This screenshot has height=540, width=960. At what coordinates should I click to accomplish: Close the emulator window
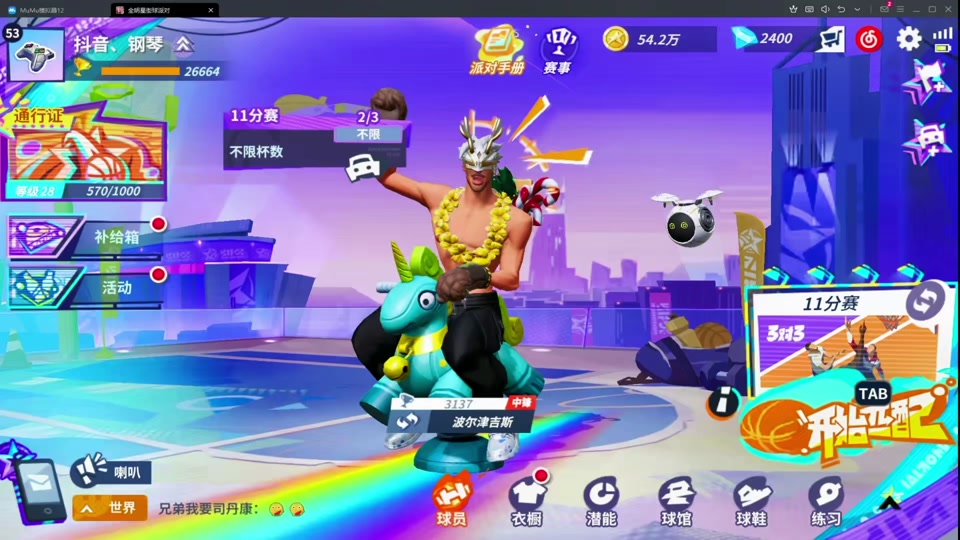click(950, 9)
